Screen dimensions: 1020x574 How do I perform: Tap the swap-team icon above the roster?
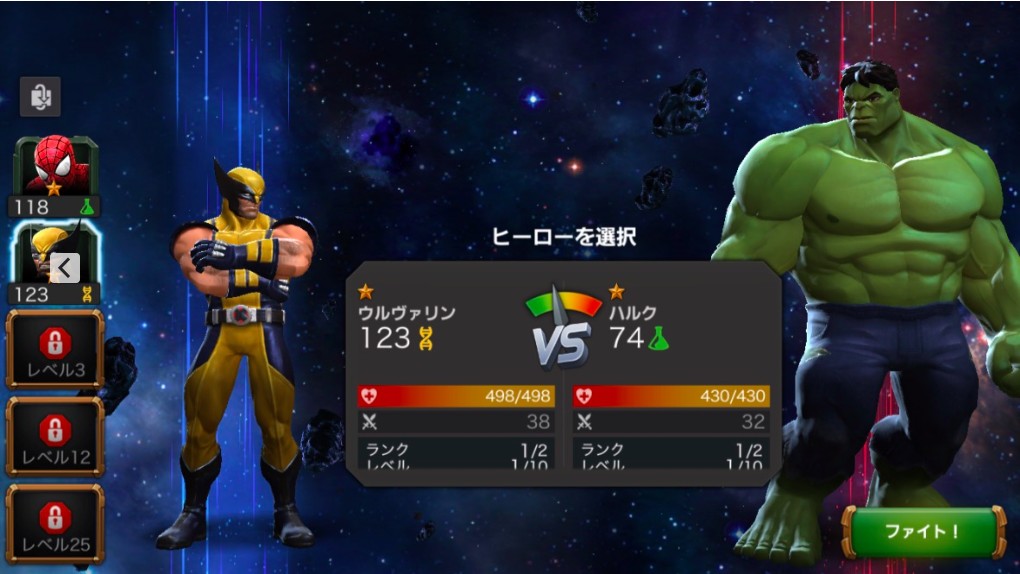[40, 97]
